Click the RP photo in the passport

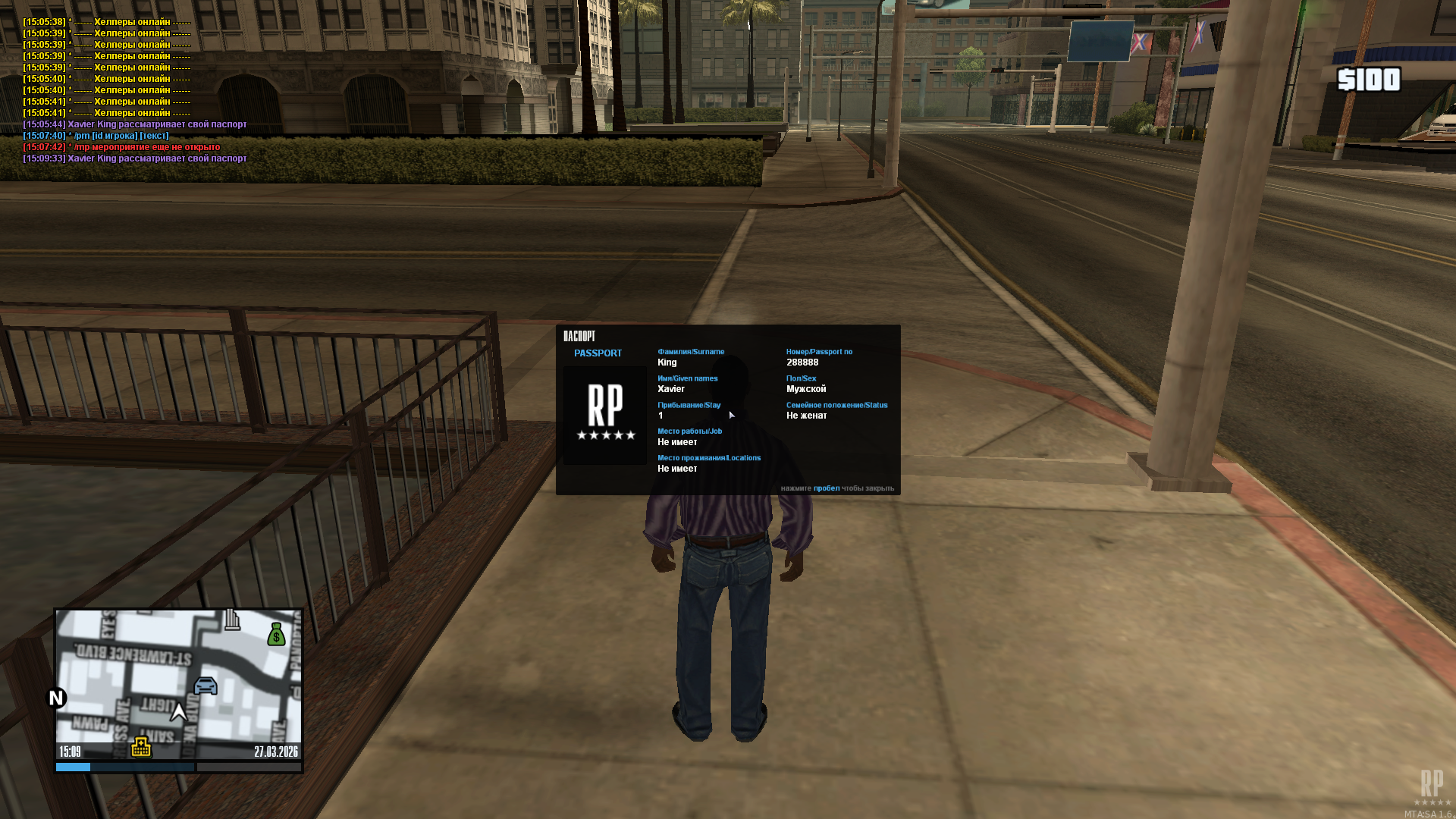click(x=605, y=415)
